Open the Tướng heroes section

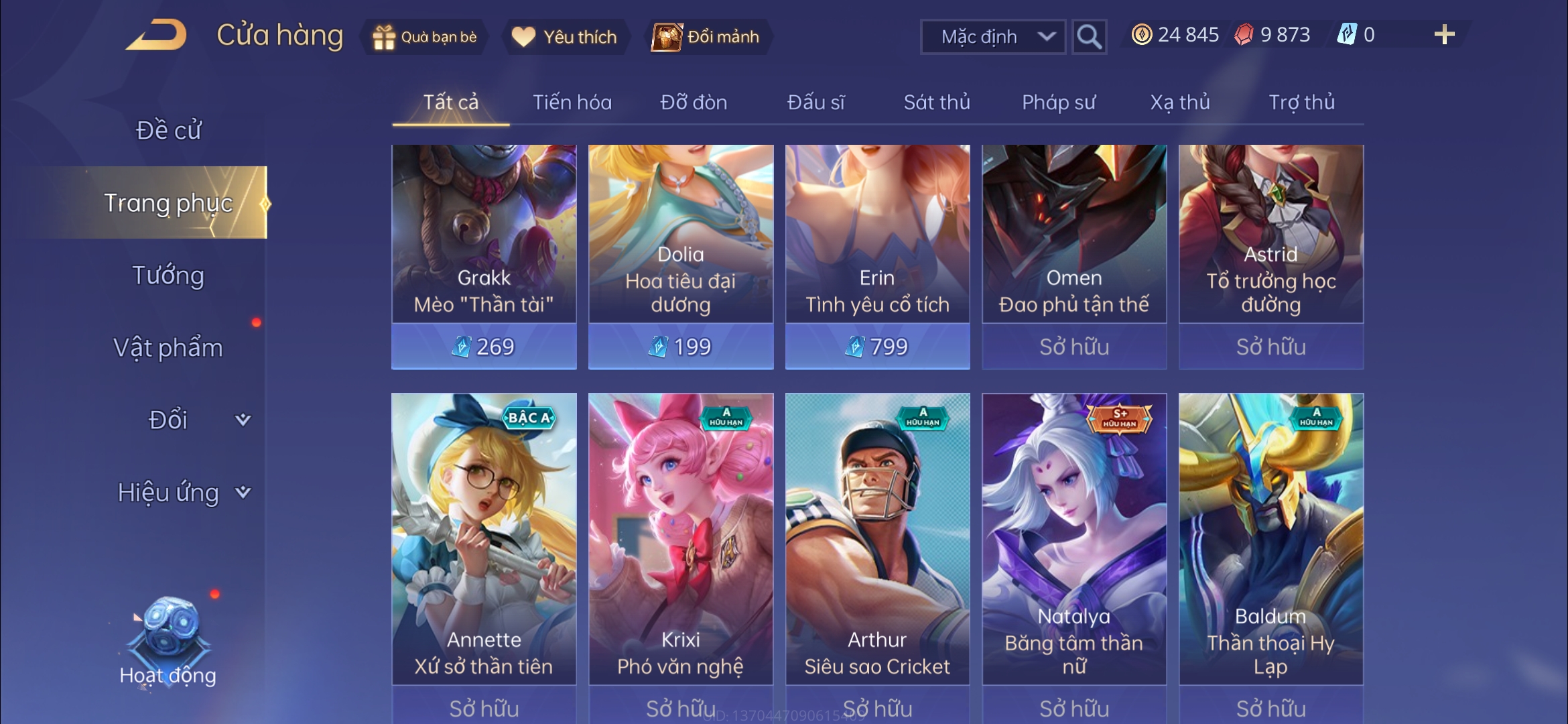click(x=168, y=276)
